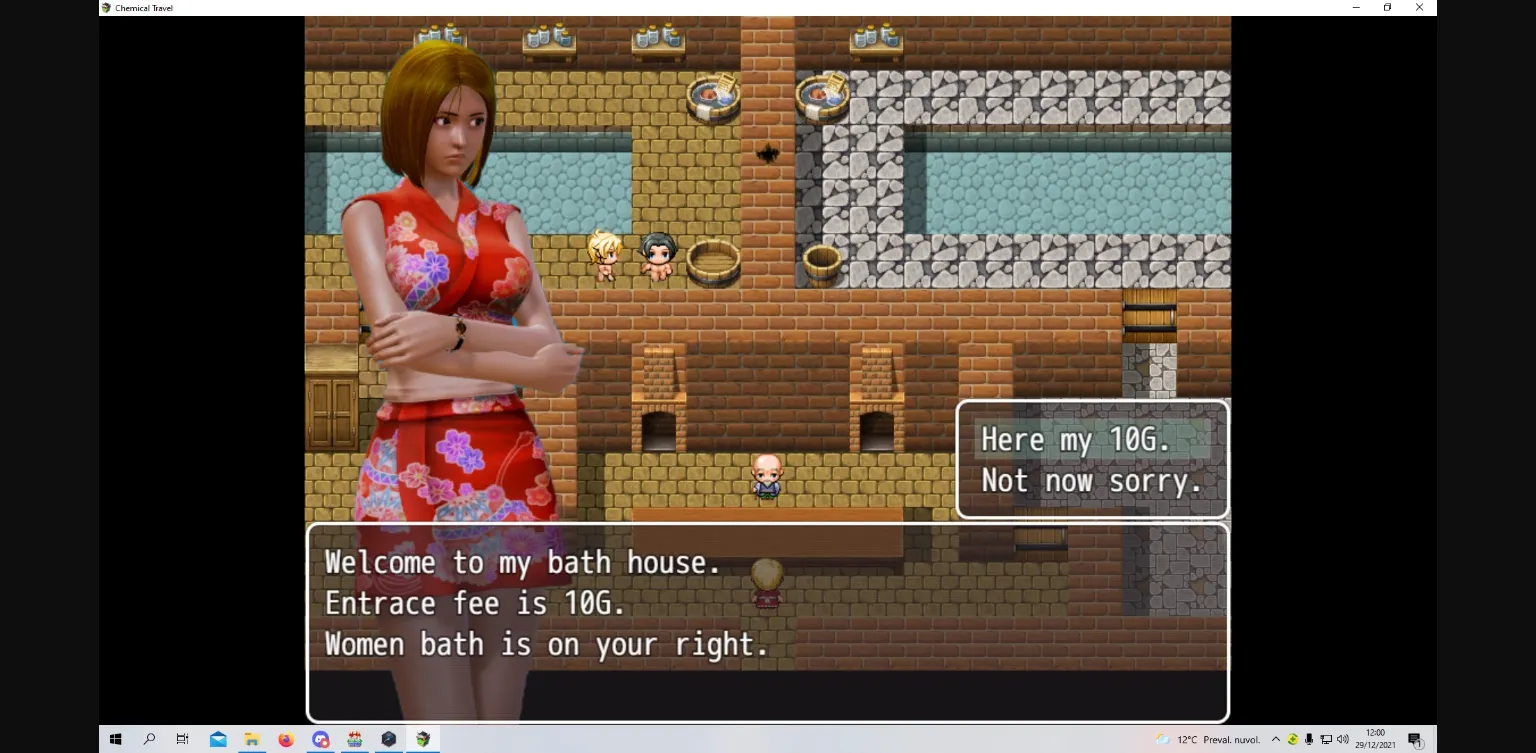The height and width of the screenshot is (753, 1536).
Task: Select the 'Not now sorry.' choice
Action: [1092, 481]
